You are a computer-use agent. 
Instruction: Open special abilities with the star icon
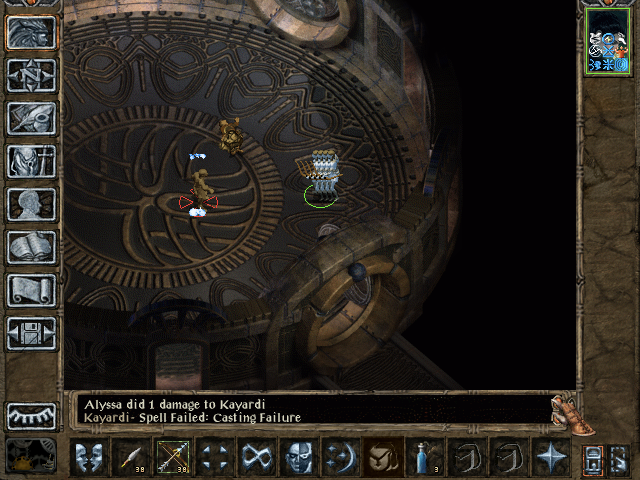click(x=551, y=457)
